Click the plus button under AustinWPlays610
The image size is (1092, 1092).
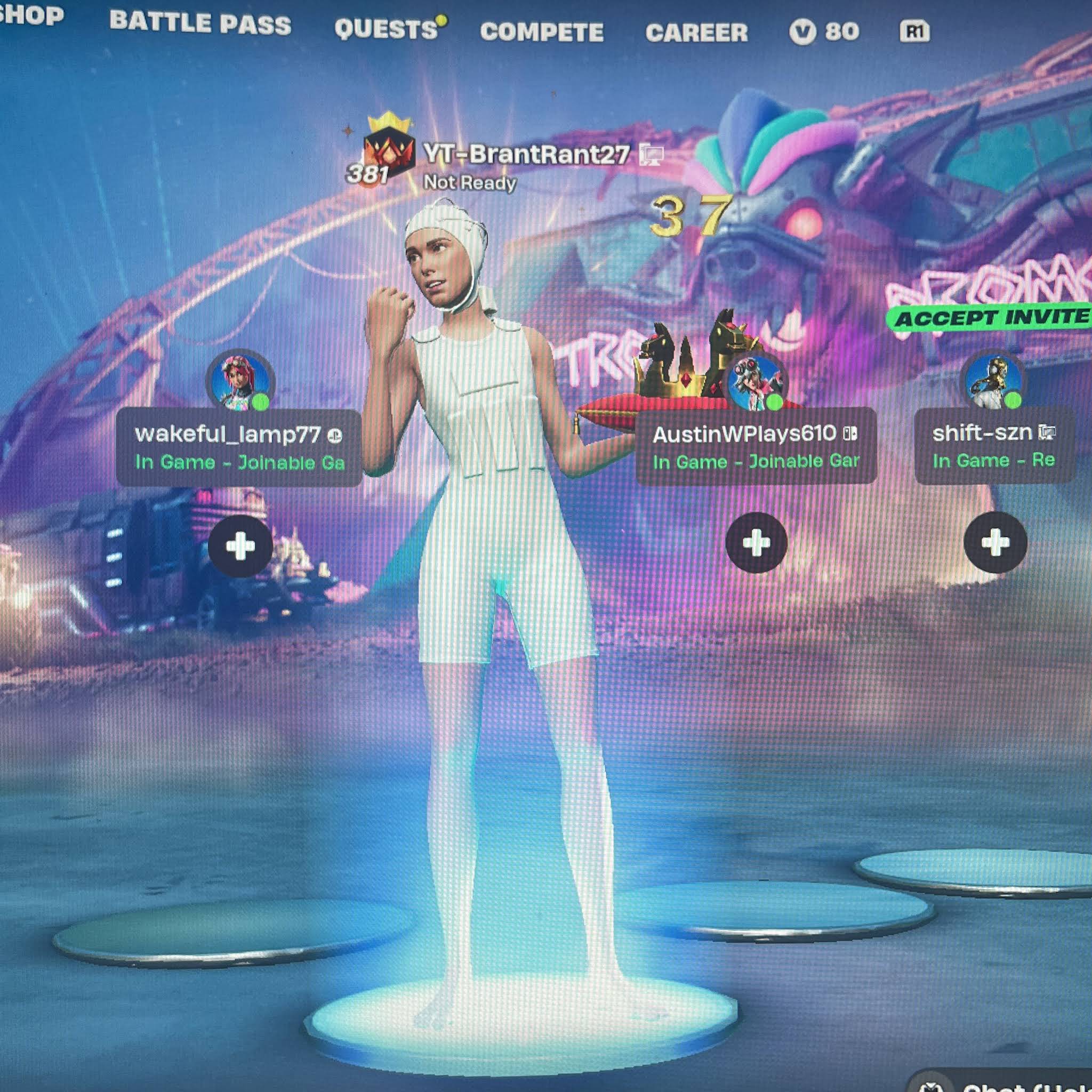[x=756, y=543]
